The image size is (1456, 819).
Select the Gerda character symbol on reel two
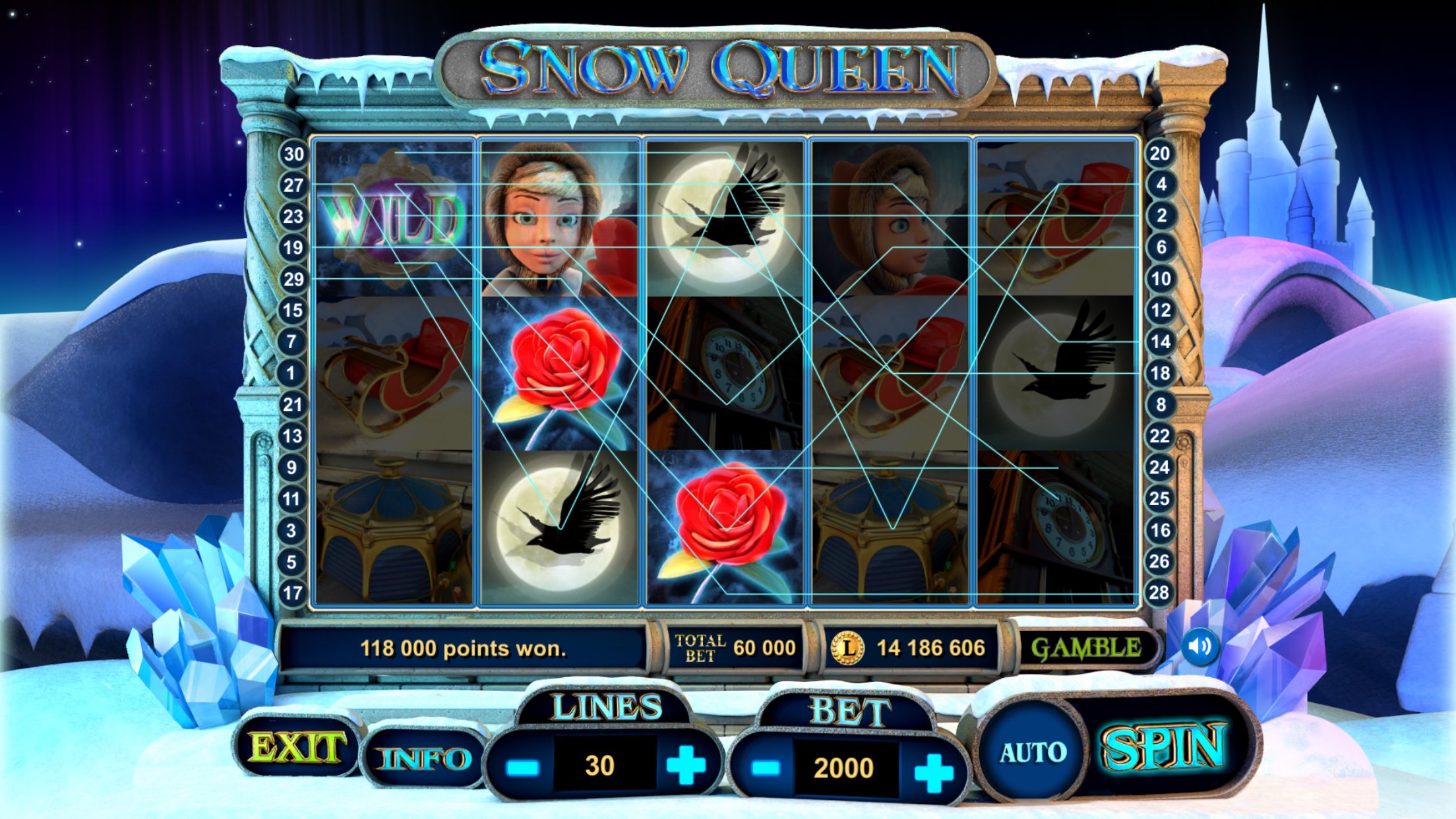(x=557, y=218)
